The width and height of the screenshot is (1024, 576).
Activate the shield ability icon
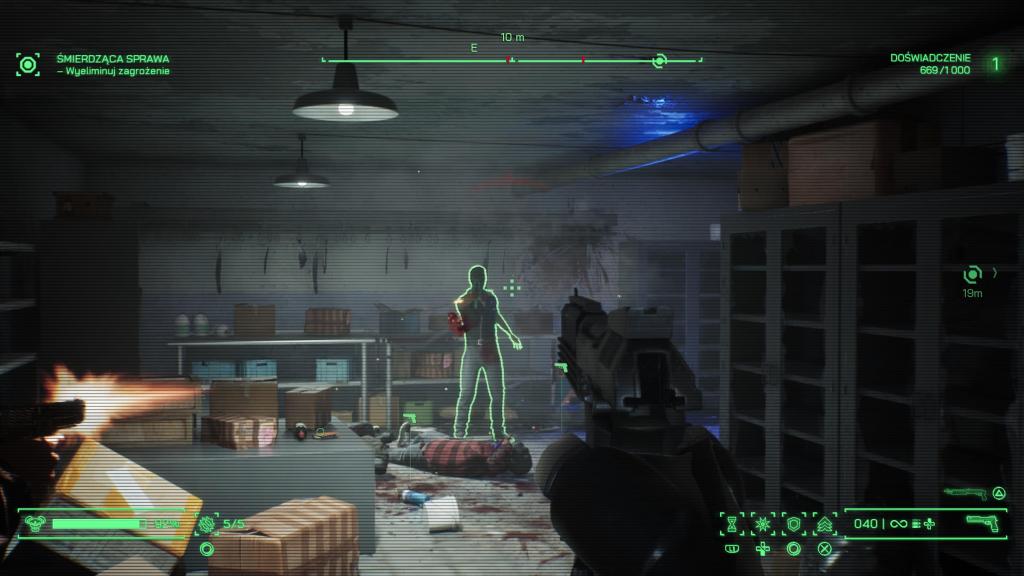pyautogui.click(x=795, y=523)
